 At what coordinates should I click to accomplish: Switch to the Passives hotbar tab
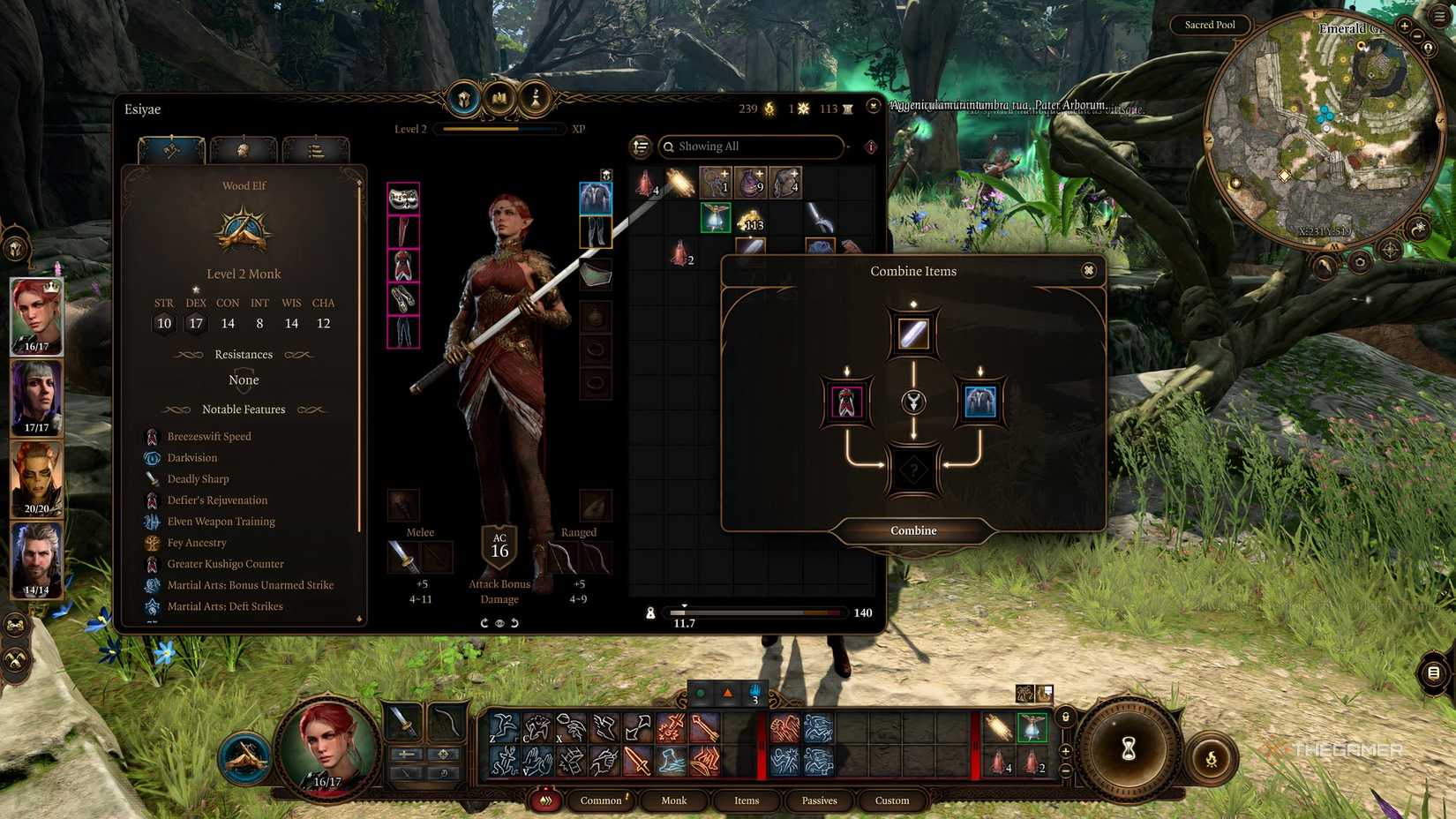[819, 800]
